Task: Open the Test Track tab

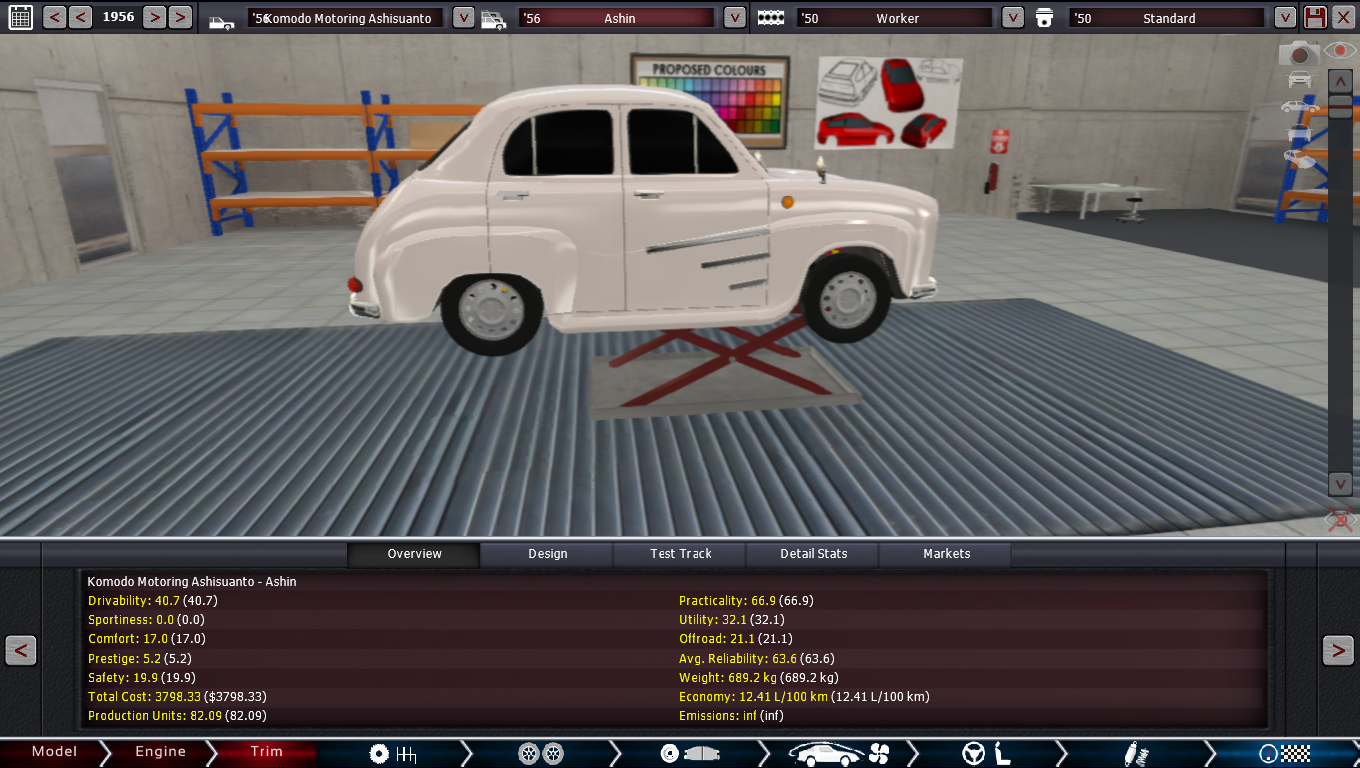Action: tap(681, 554)
